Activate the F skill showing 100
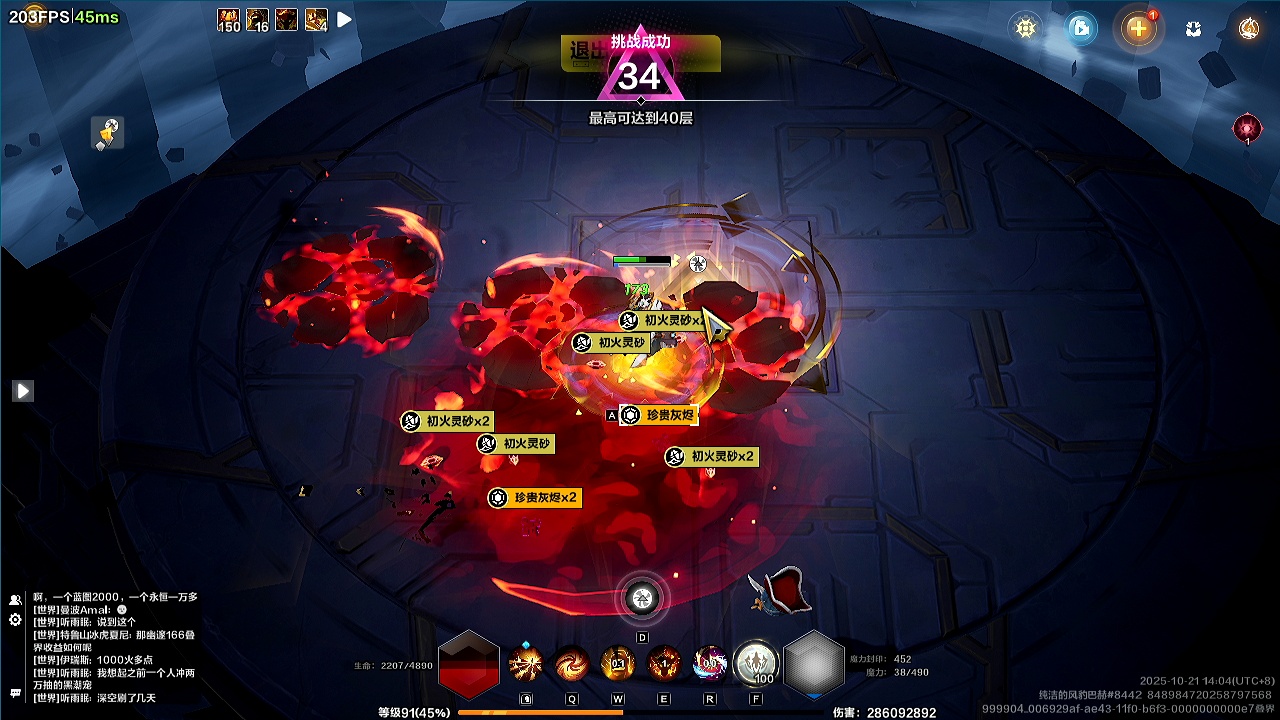 pos(755,663)
